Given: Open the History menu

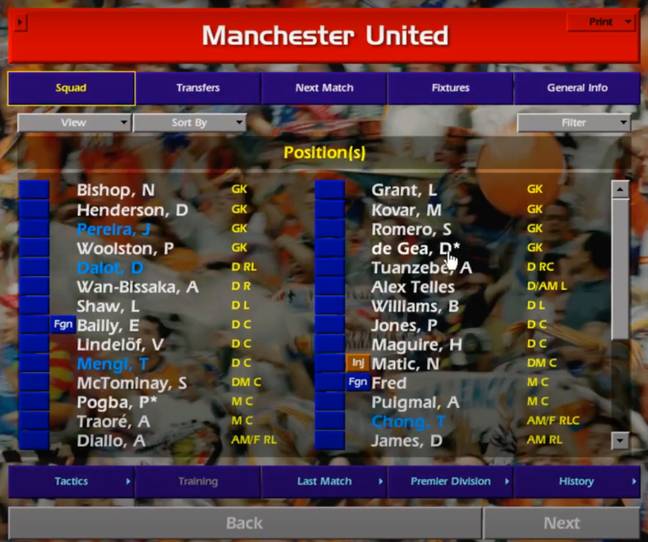Looking at the screenshot, I should click(x=577, y=481).
